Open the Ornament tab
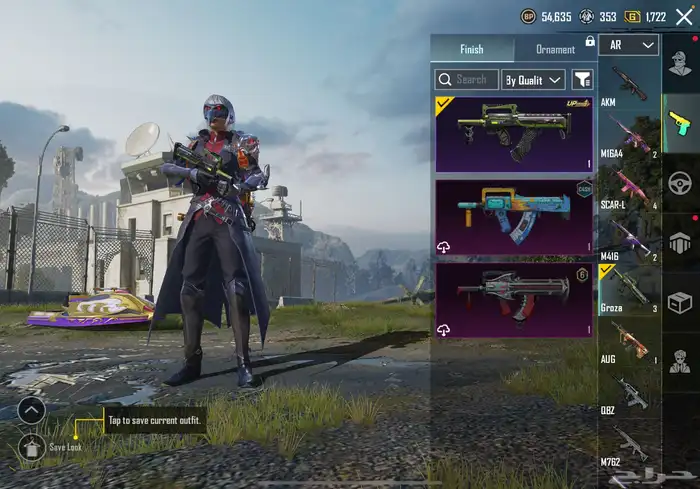The width and height of the screenshot is (700, 489). point(555,49)
